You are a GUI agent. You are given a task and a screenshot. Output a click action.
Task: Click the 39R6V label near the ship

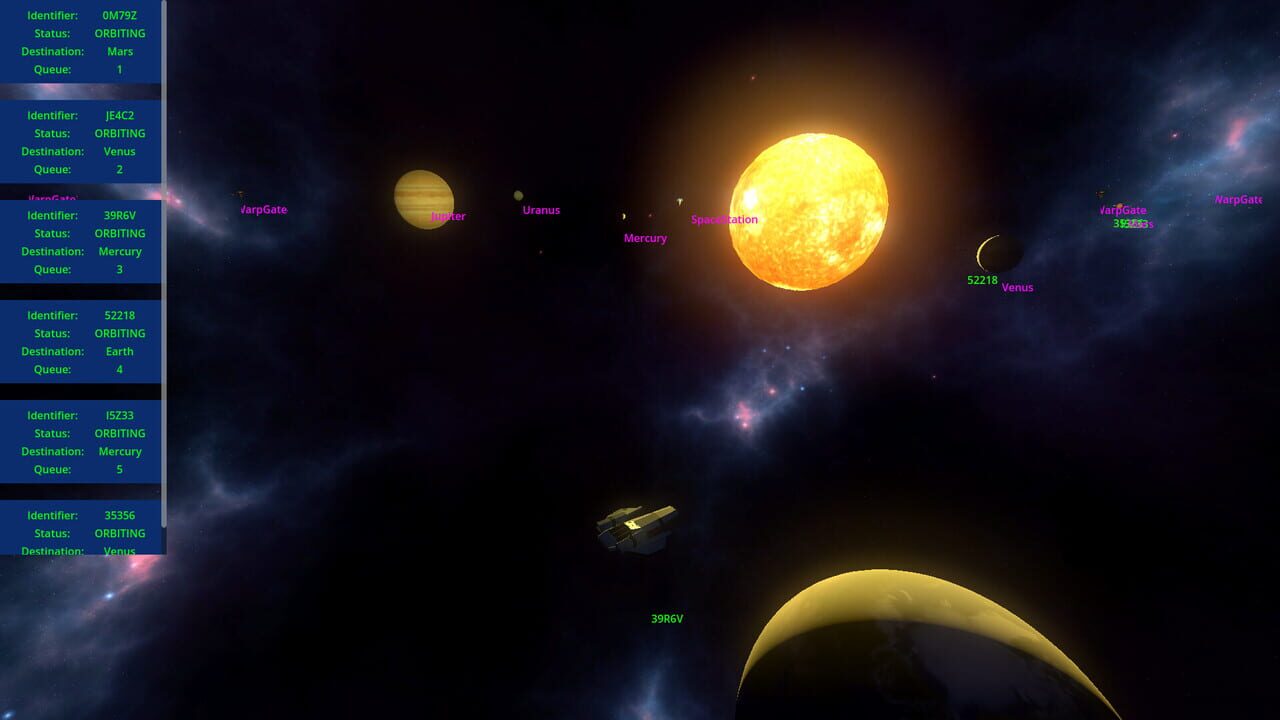click(666, 617)
